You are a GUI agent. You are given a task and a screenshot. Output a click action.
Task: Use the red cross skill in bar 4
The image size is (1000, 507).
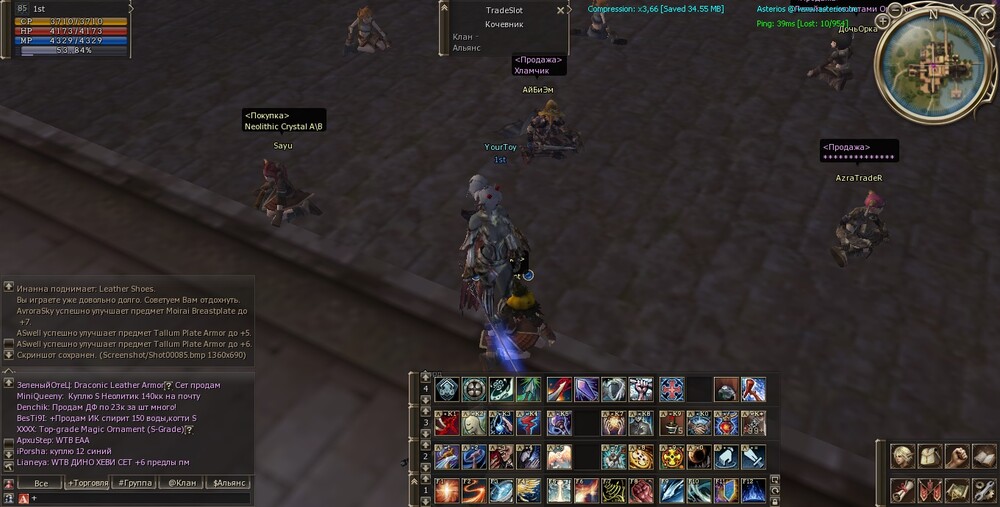tap(671, 389)
